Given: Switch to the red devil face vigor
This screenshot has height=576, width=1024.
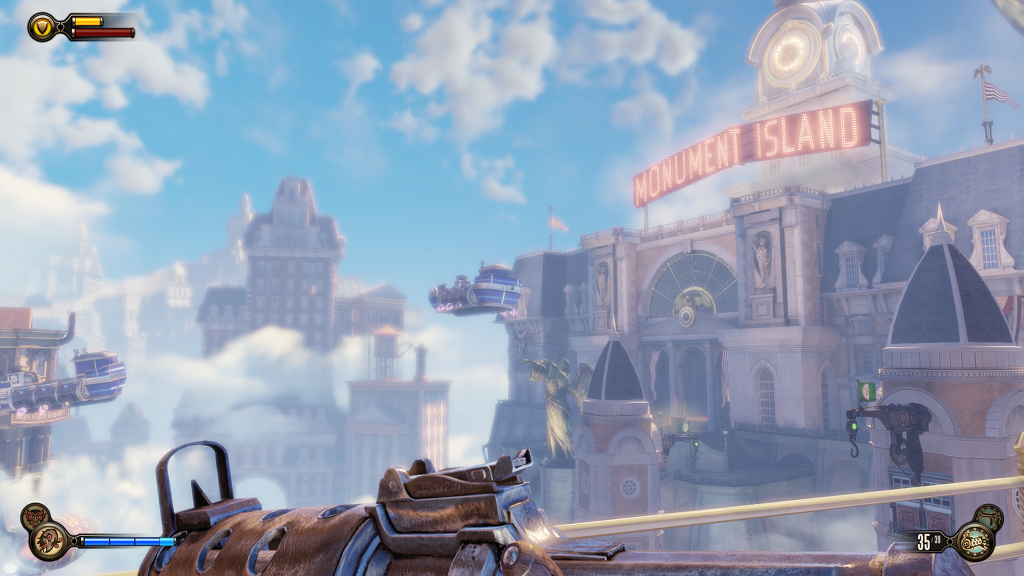Looking at the screenshot, I should coord(33,516).
